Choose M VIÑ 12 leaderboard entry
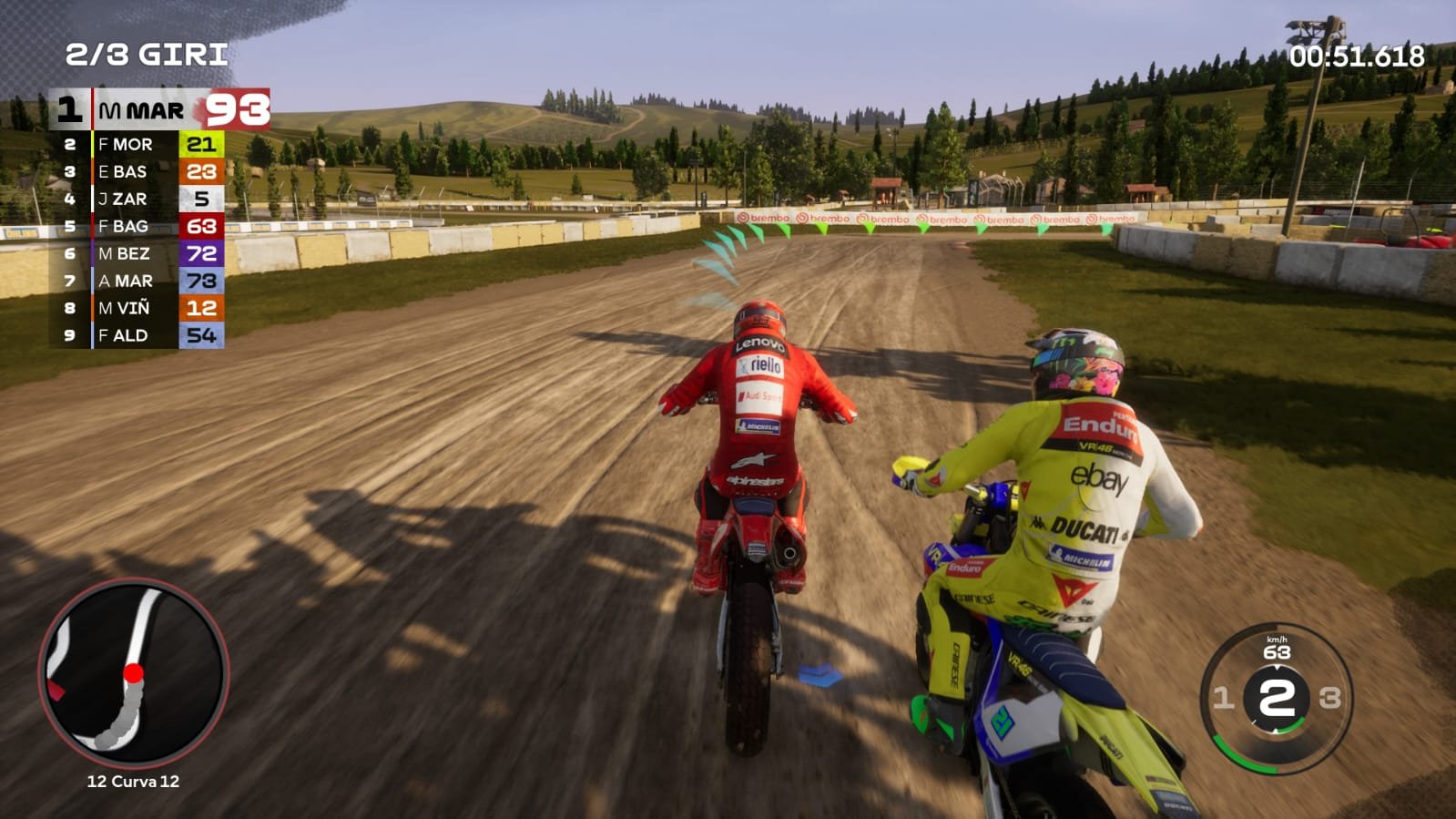 pyautogui.click(x=138, y=308)
